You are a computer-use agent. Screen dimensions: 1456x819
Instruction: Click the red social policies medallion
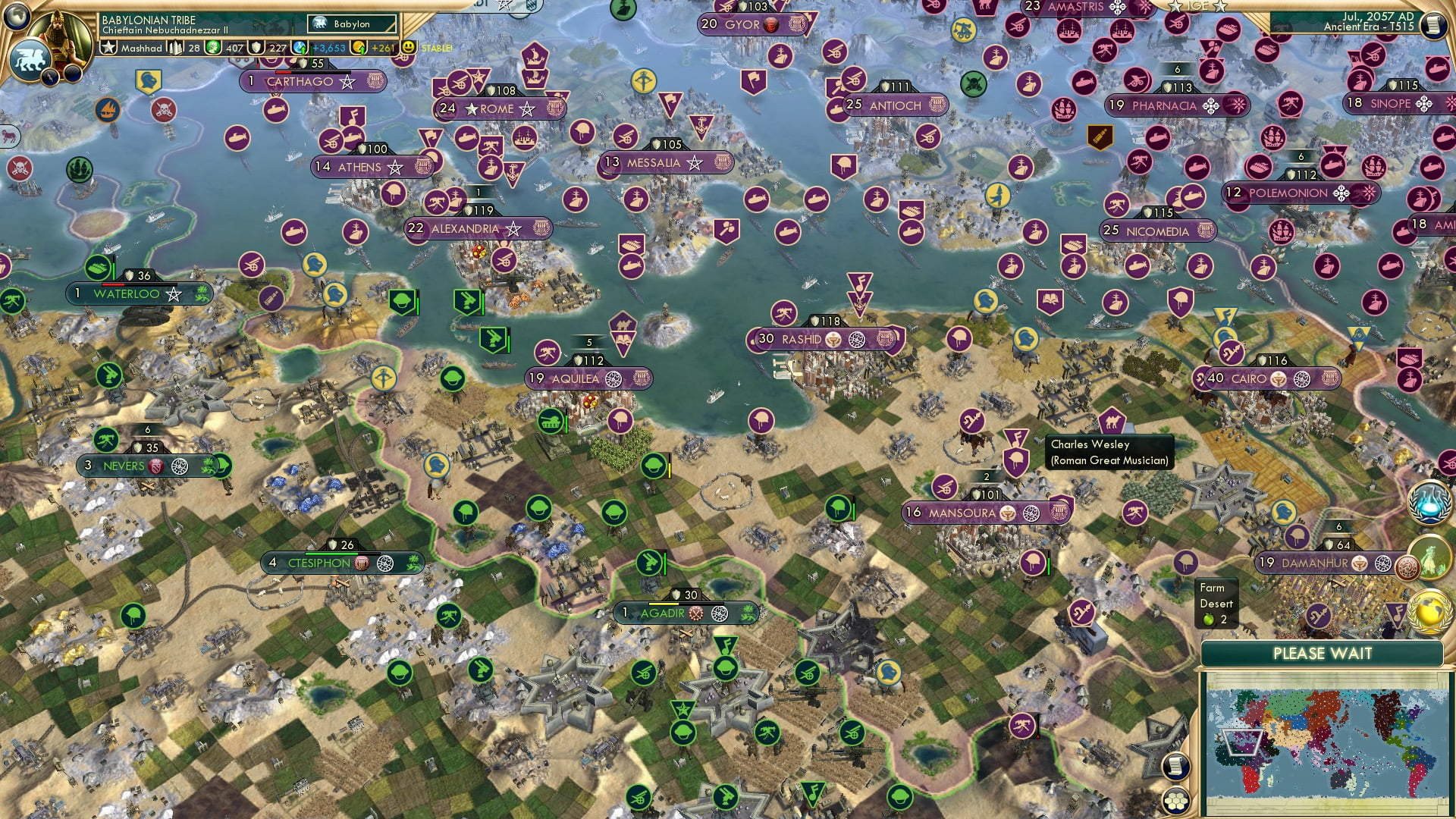point(1409,566)
